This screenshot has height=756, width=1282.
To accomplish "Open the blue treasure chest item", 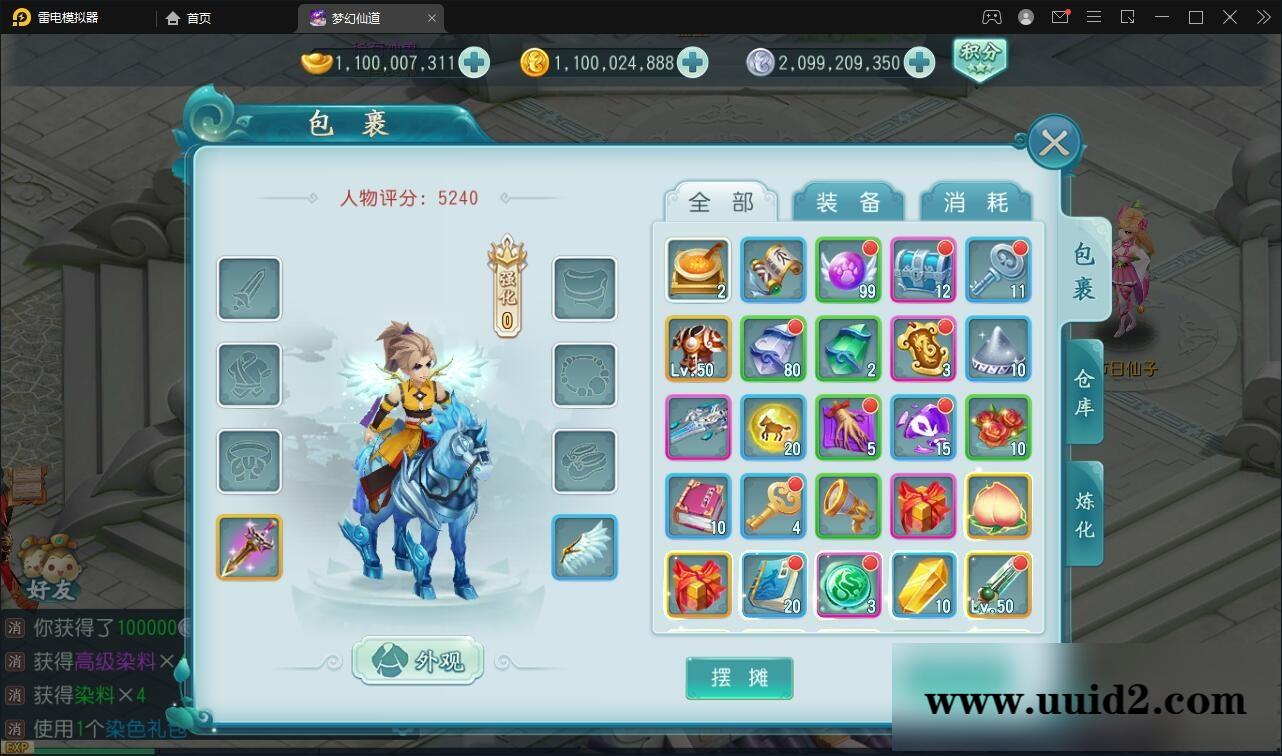I will pos(922,269).
